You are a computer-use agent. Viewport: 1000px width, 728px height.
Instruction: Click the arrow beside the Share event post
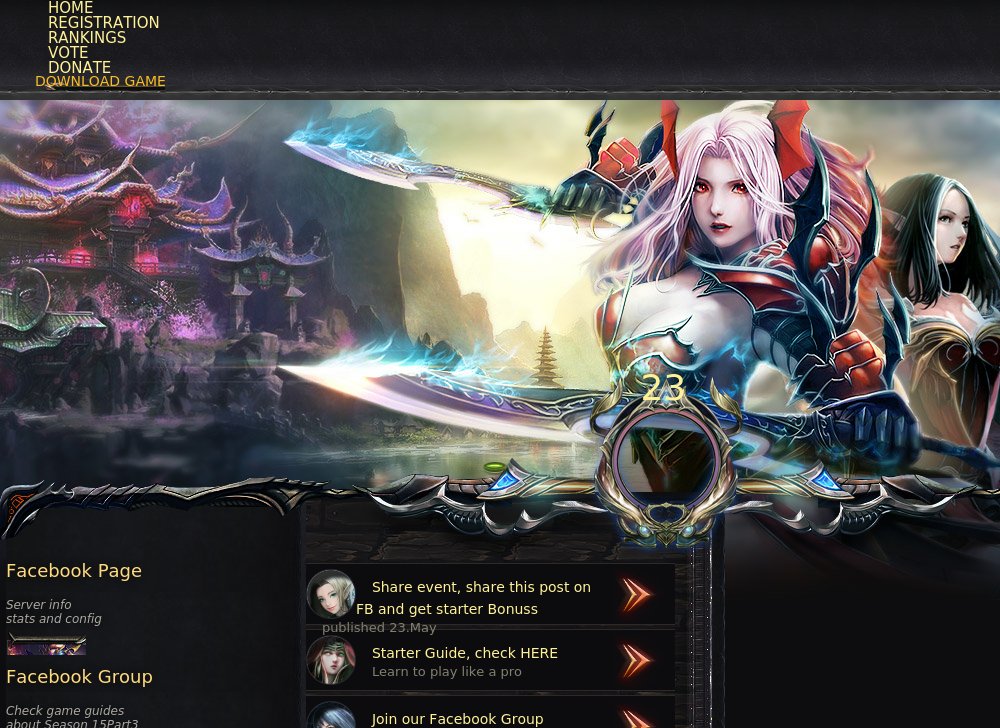[x=636, y=595]
